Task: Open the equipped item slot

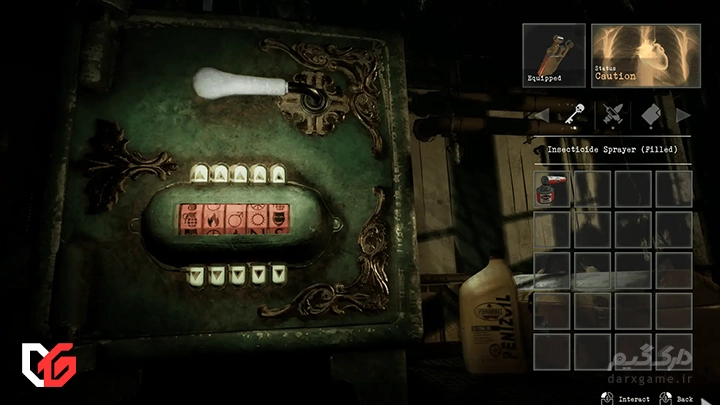Action: pos(554,55)
